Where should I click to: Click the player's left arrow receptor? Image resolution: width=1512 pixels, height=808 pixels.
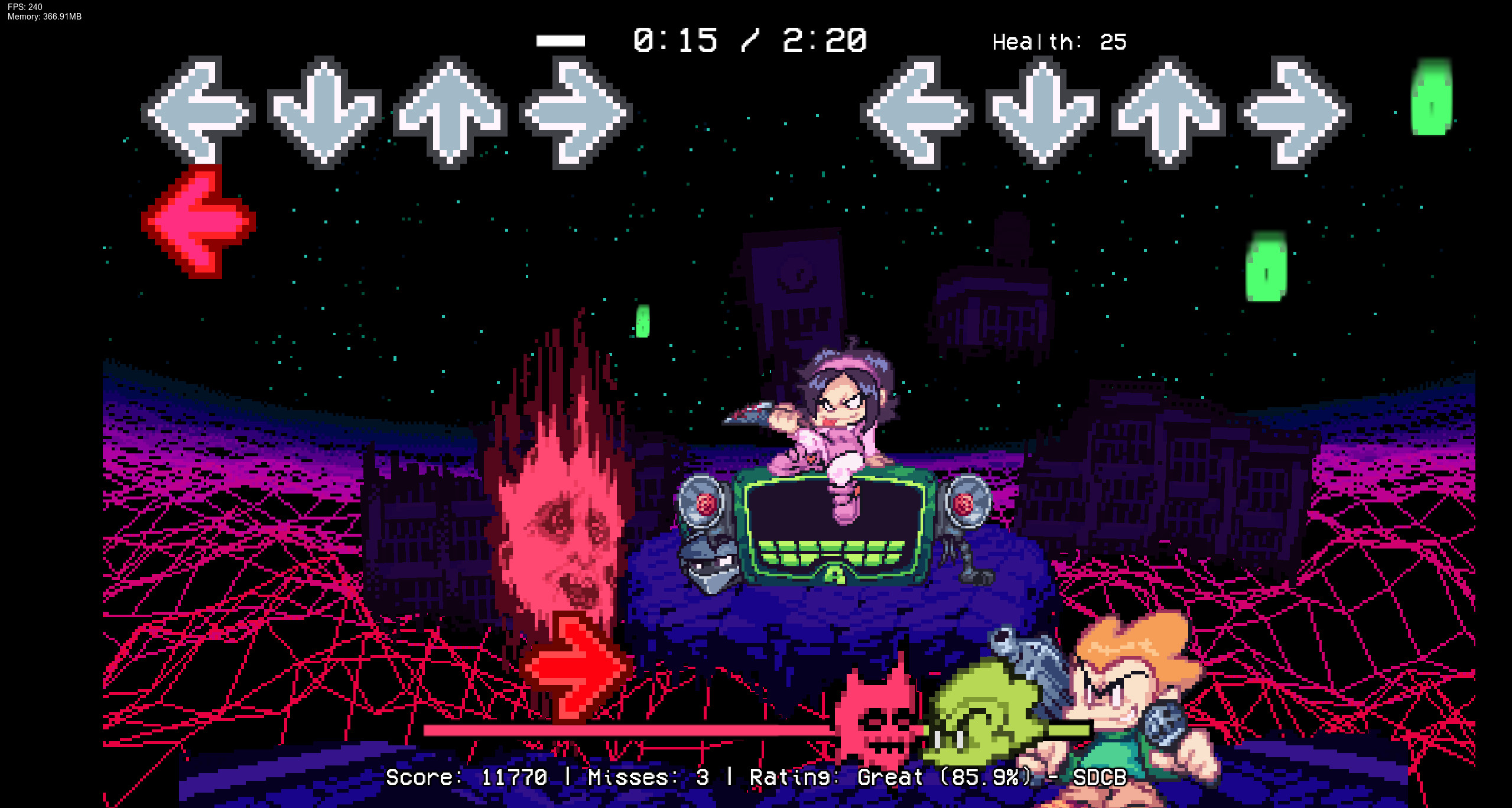pyautogui.click(x=914, y=113)
